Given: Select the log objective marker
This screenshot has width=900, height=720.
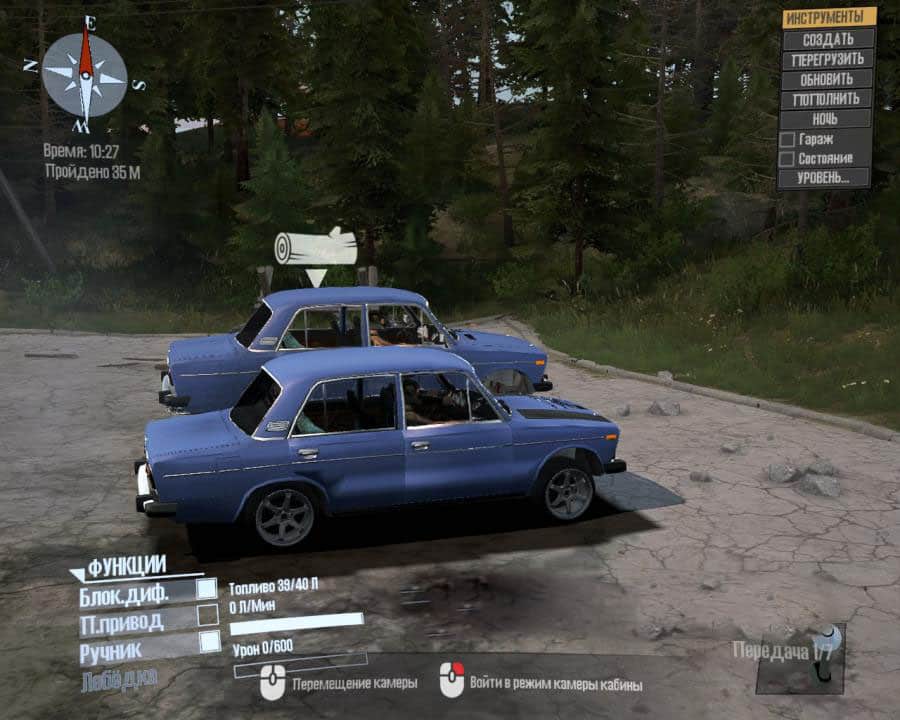Looking at the screenshot, I should point(316,247).
